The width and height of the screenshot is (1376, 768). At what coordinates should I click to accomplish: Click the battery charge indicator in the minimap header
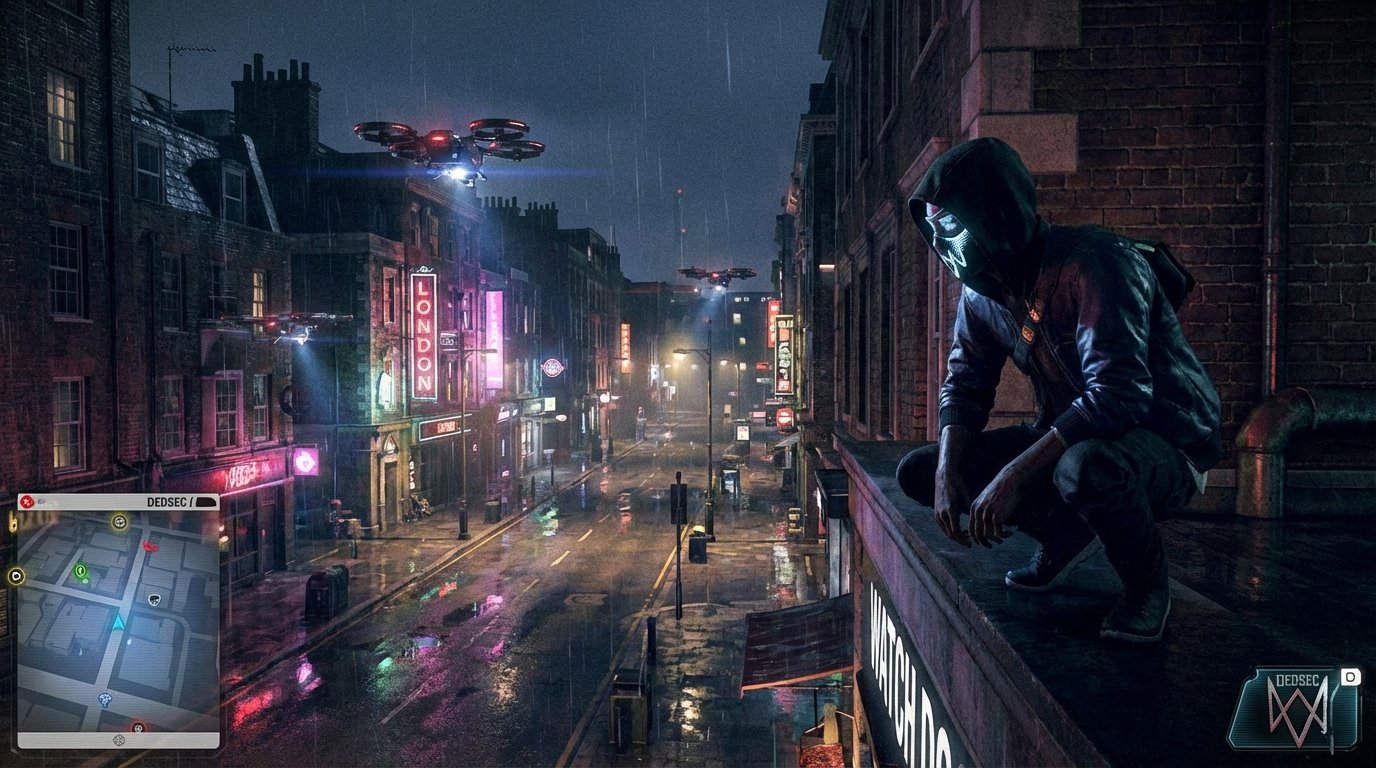[x=204, y=501]
